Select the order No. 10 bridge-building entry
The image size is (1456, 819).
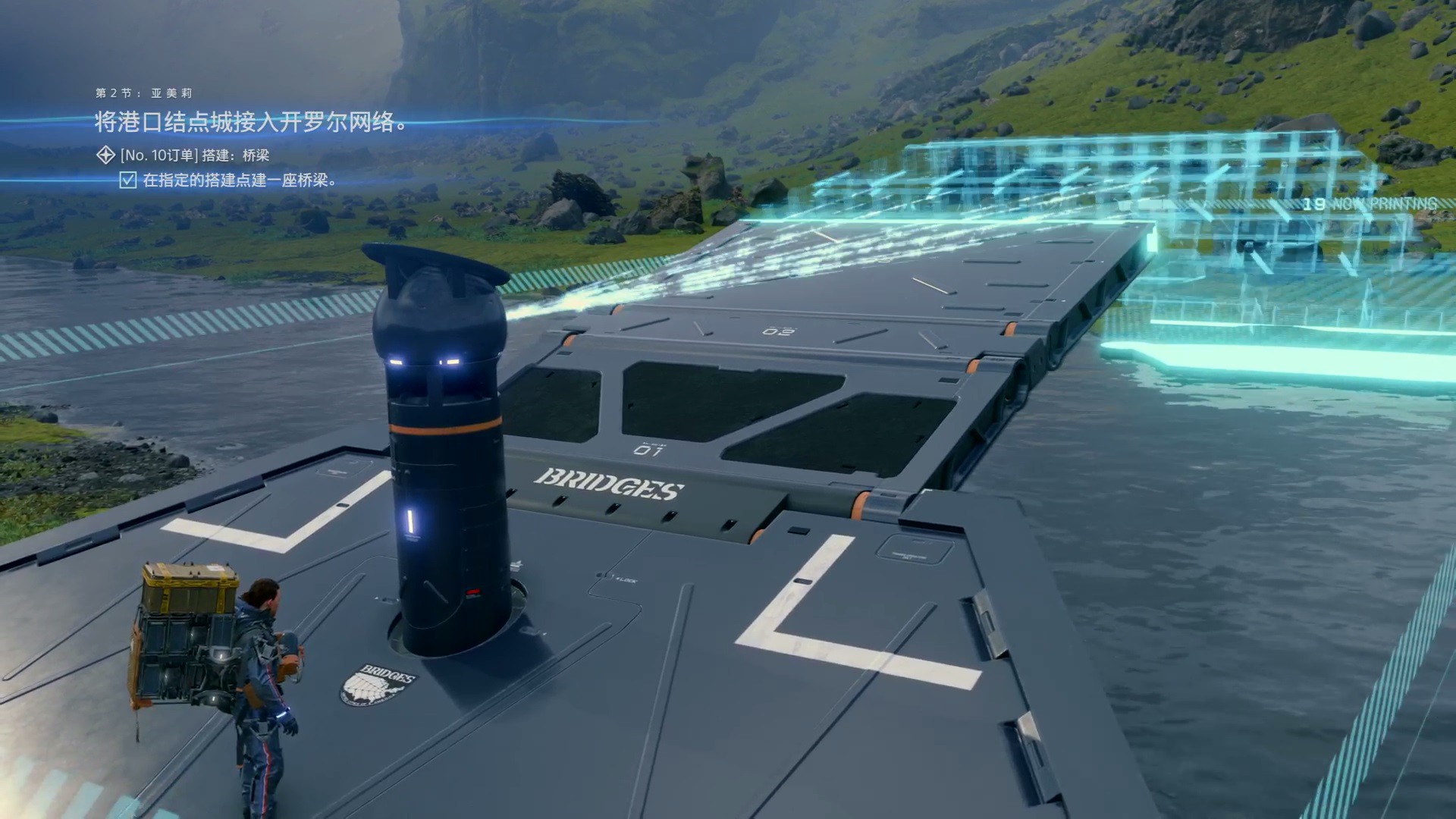pos(194,155)
